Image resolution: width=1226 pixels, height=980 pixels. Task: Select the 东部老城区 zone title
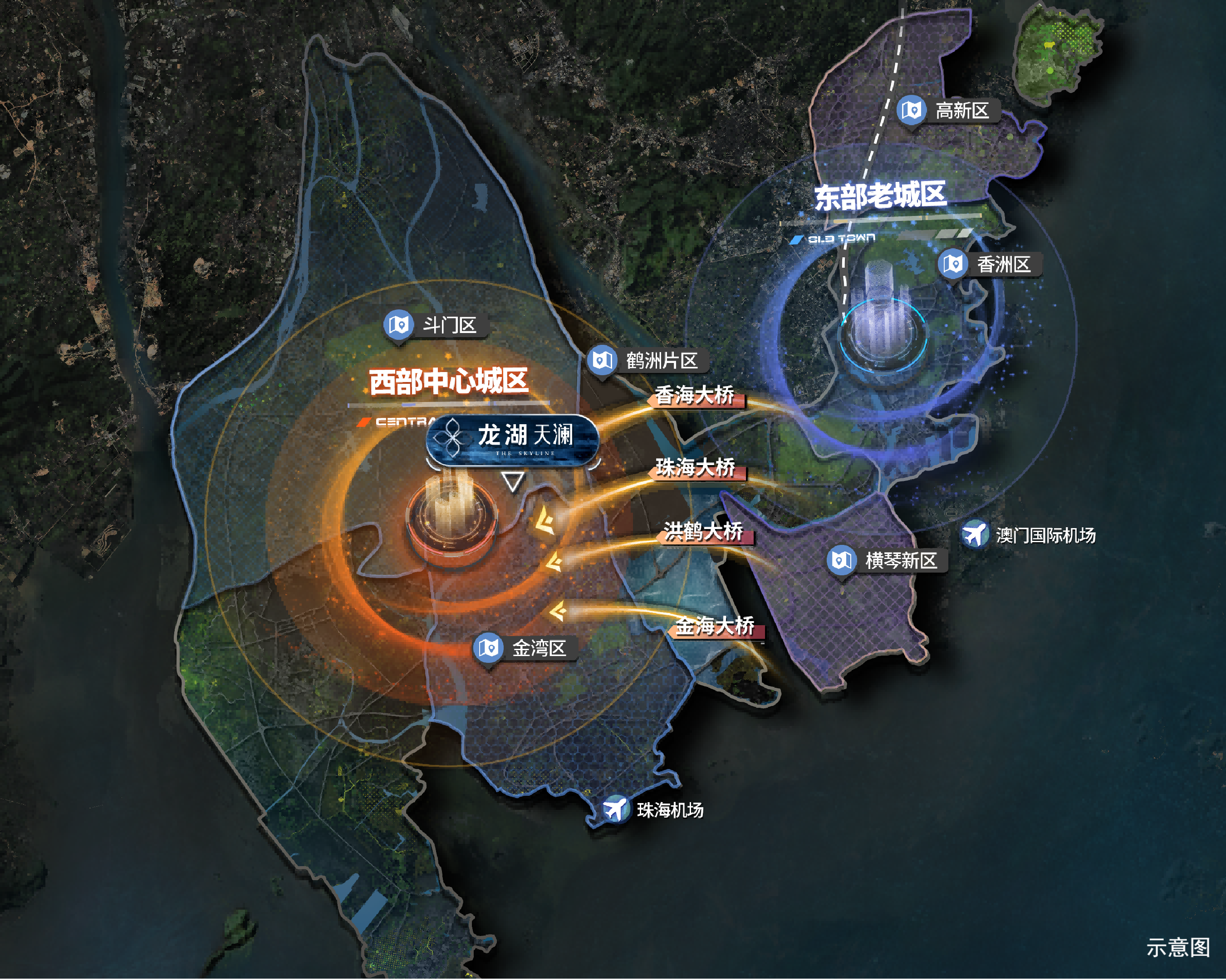[880, 196]
